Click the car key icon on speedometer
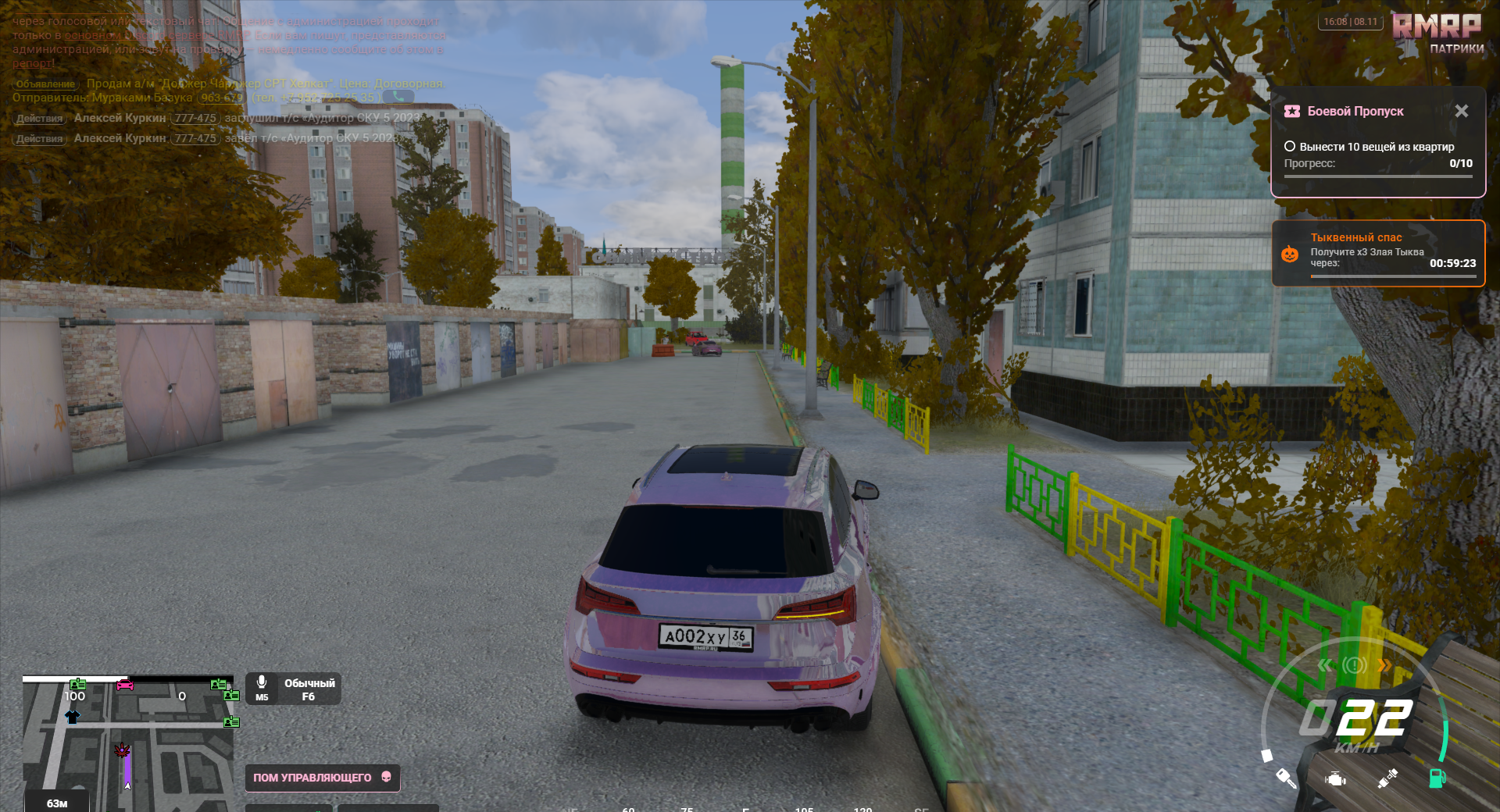 pyautogui.click(x=1286, y=778)
